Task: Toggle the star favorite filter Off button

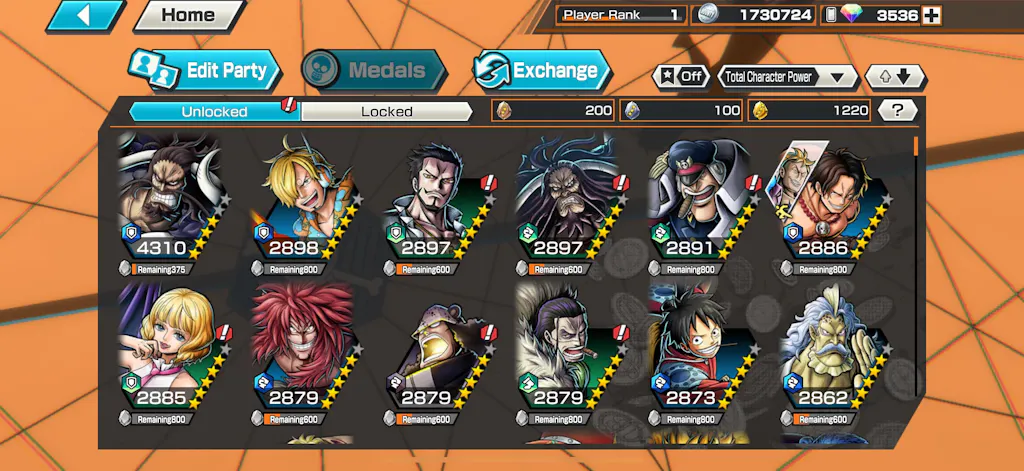Action: 681,76
